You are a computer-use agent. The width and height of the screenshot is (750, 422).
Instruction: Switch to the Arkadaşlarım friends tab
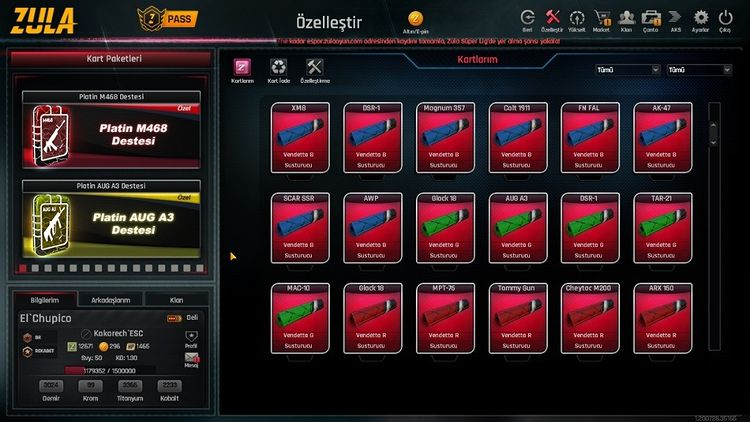pyautogui.click(x=110, y=299)
